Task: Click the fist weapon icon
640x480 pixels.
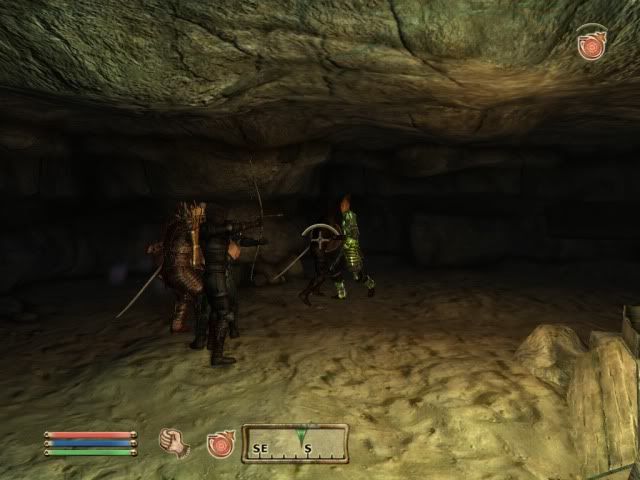Action: tap(176, 441)
